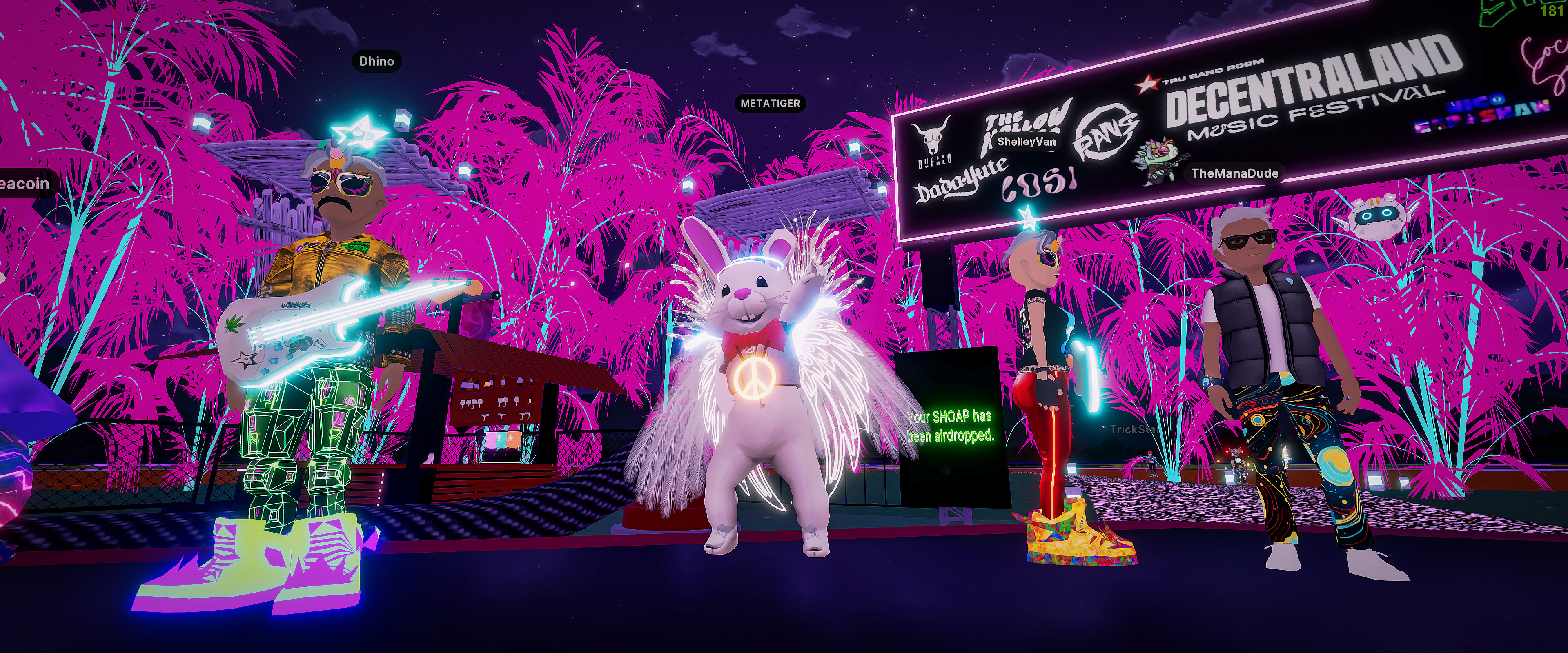Choose TheManaDude's name tag
This screenshot has height=653, width=1568.
click(1234, 173)
